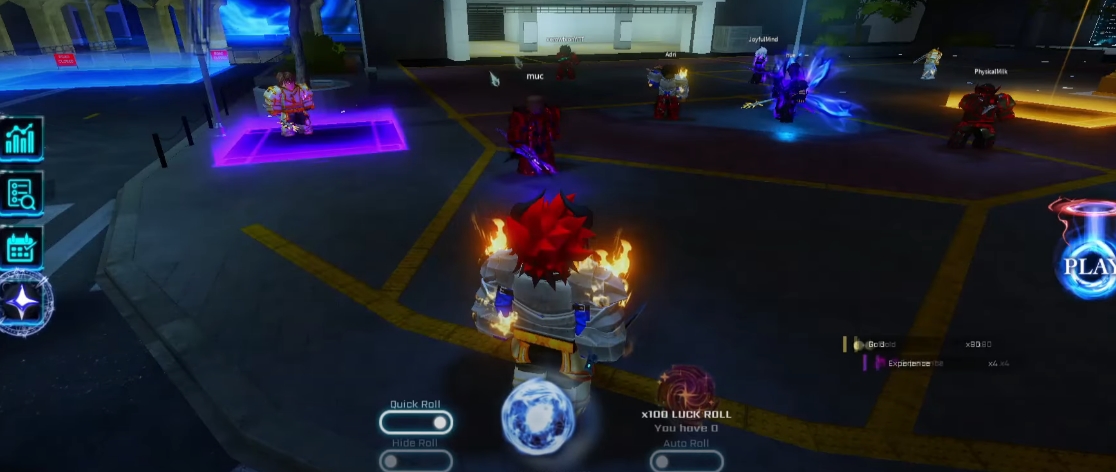Click the PLAY orb button
Viewport: 1116px width, 472px height.
coord(1087,263)
